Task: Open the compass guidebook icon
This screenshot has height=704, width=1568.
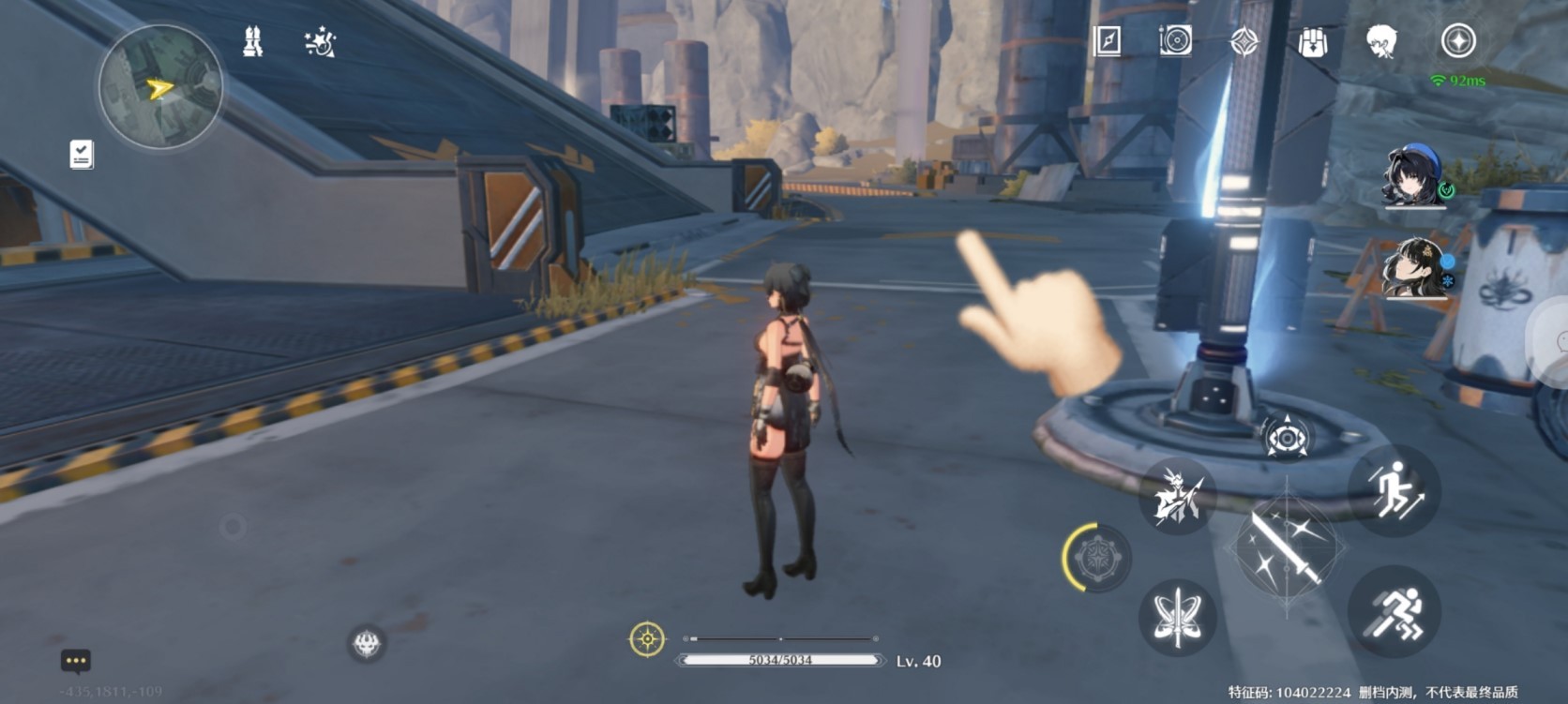Action: pyautogui.click(x=1108, y=41)
